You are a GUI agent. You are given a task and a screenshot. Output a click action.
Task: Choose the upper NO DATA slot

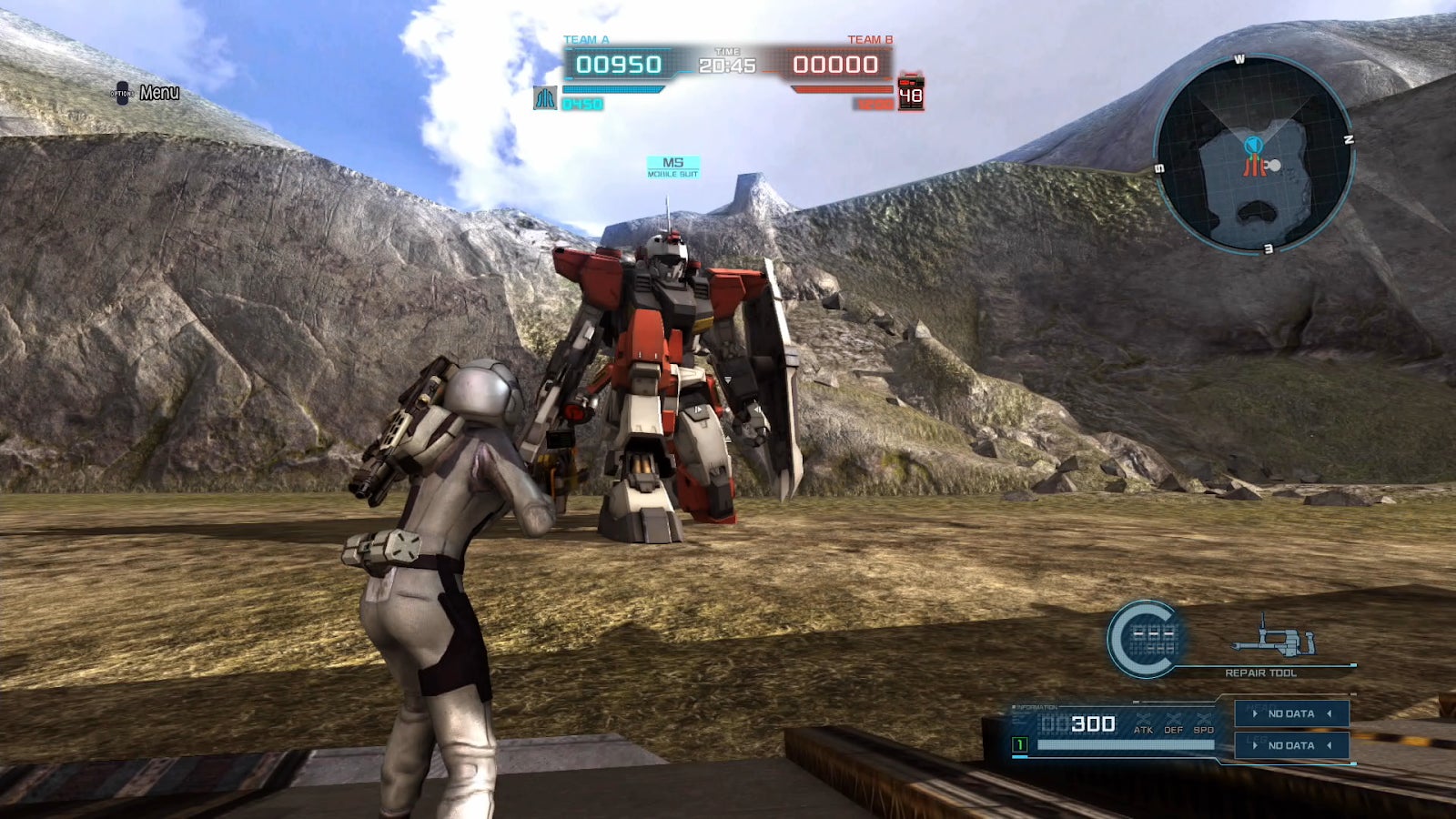pos(1291,713)
